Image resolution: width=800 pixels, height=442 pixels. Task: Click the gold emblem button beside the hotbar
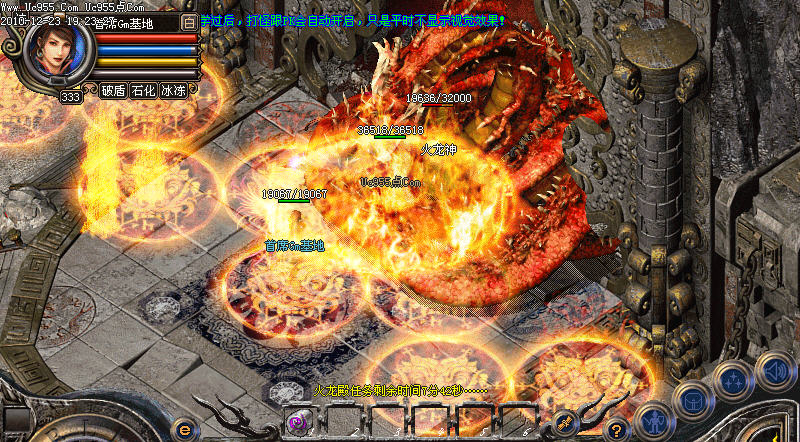pyautogui.click(x=563, y=424)
